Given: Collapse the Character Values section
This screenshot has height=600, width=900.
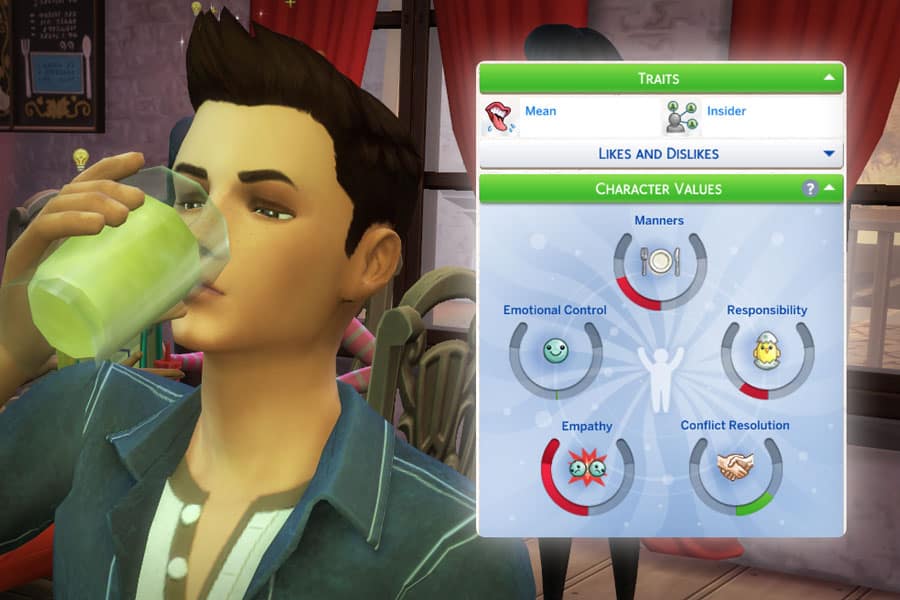Looking at the screenshot, I should point(830,188).
